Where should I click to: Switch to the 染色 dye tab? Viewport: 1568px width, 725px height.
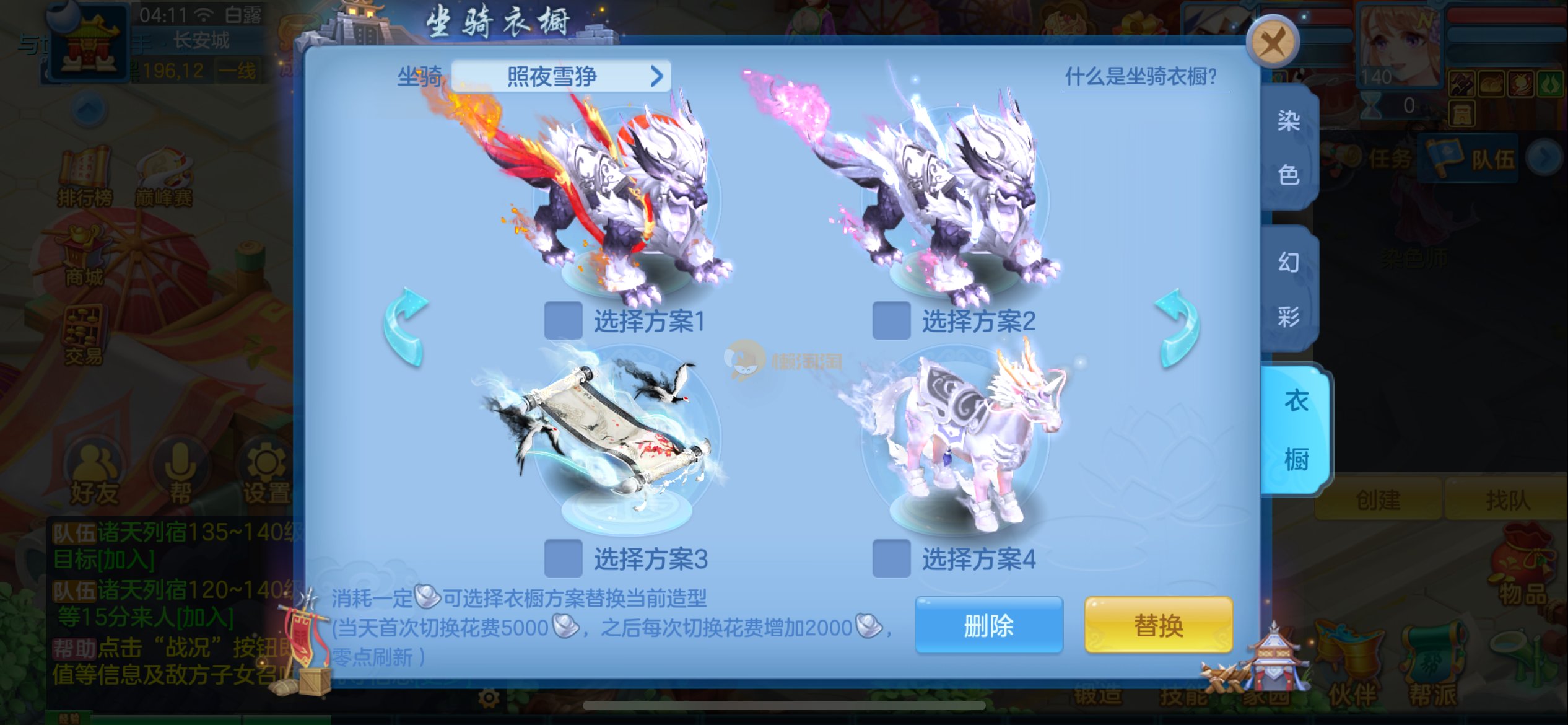pos(1289,147)
